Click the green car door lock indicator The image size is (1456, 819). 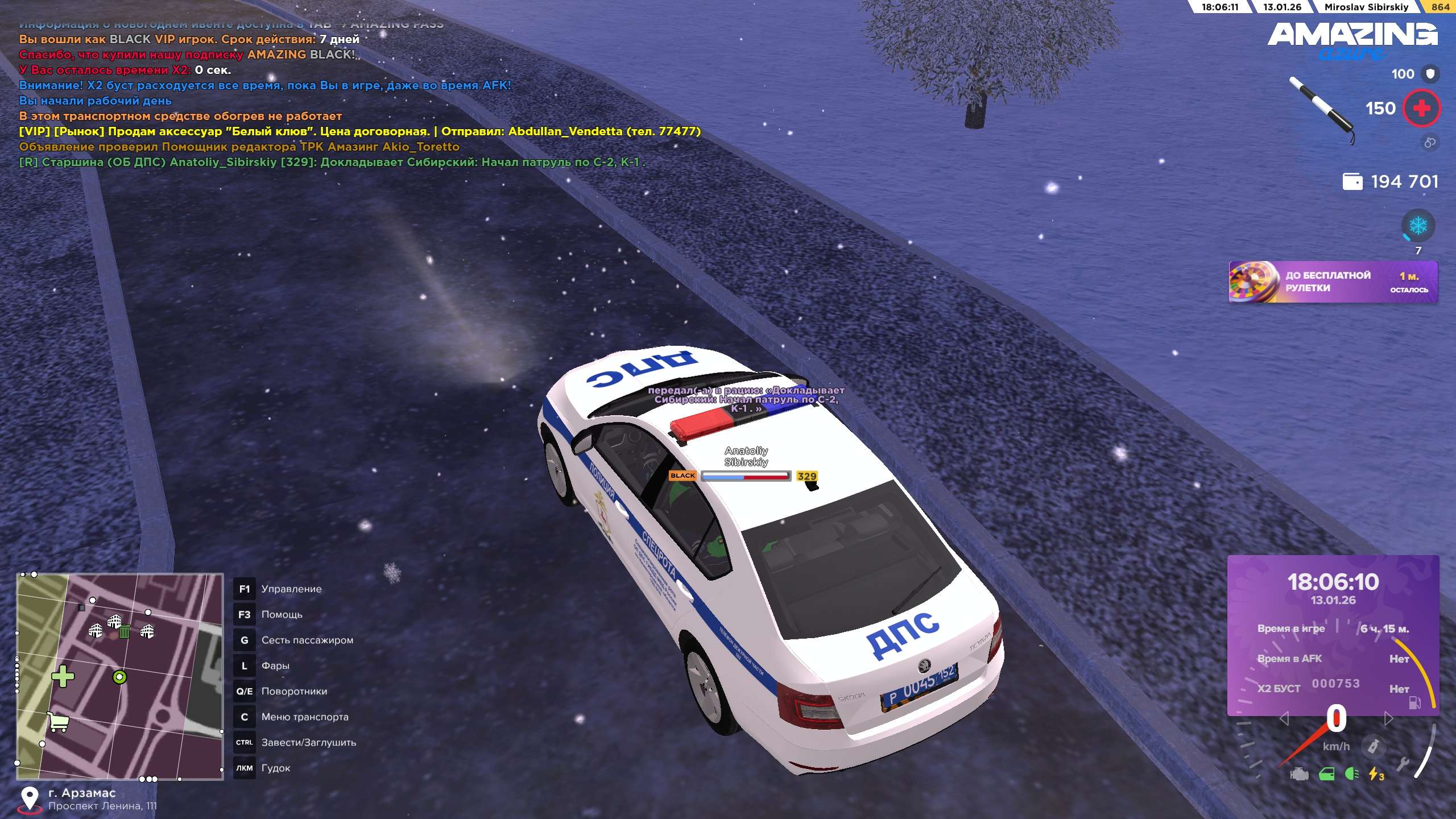coord(1326,775)
